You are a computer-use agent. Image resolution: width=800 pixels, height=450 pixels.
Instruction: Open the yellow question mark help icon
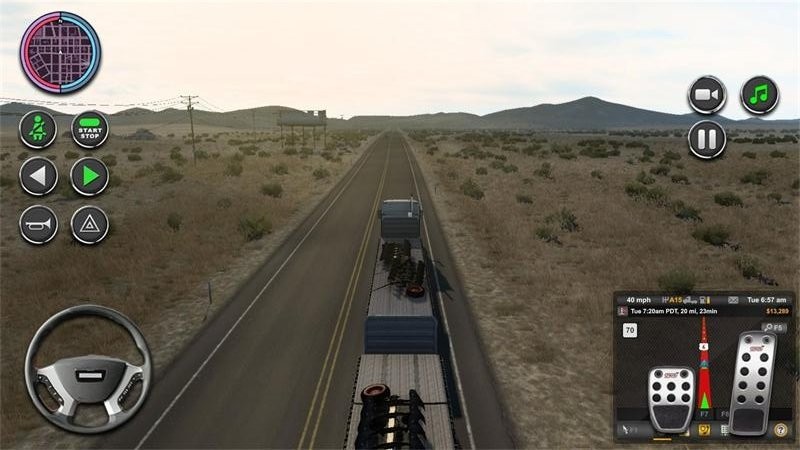[780, 431]
